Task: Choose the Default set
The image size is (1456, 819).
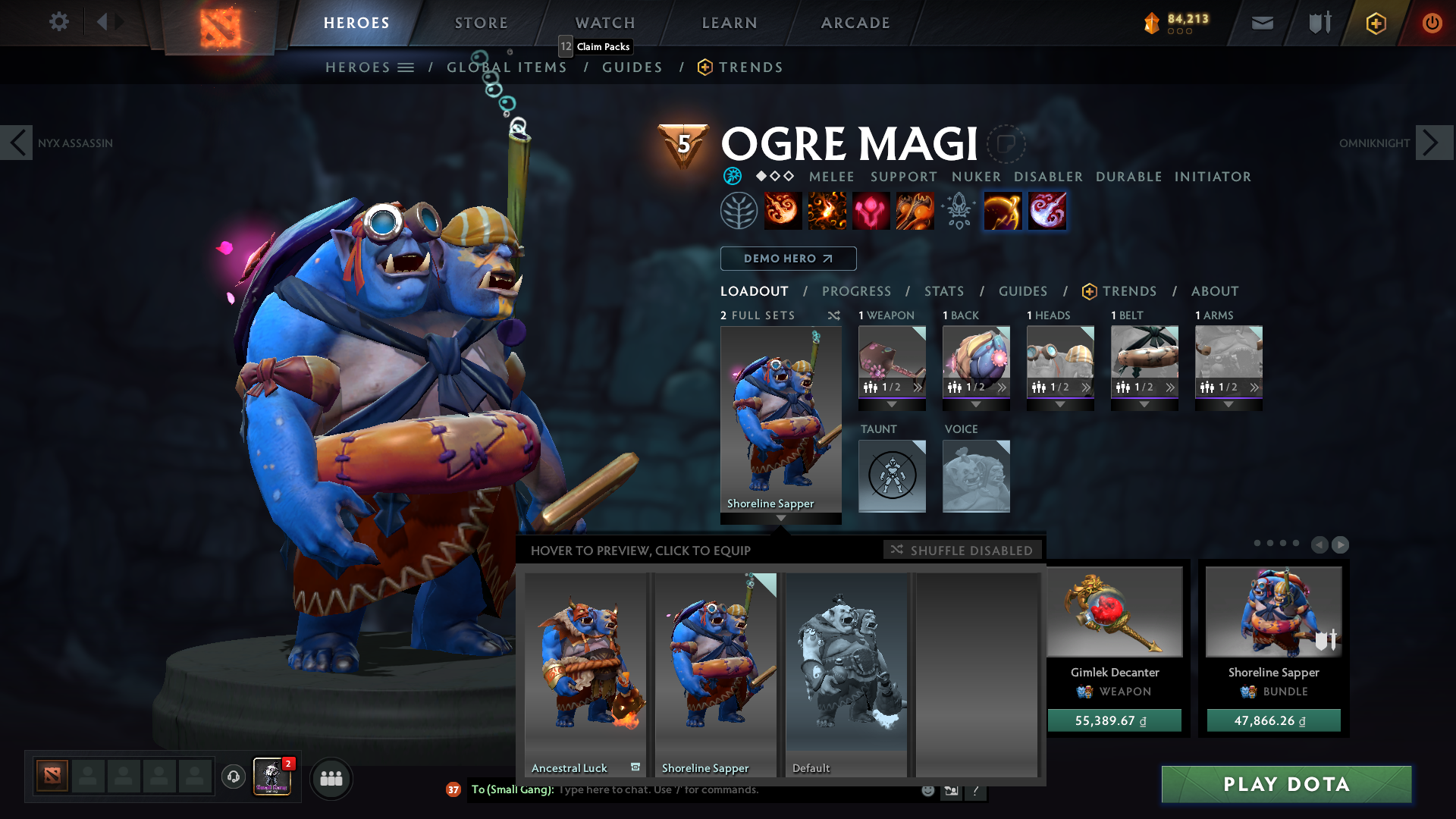Action: [846, 673]
